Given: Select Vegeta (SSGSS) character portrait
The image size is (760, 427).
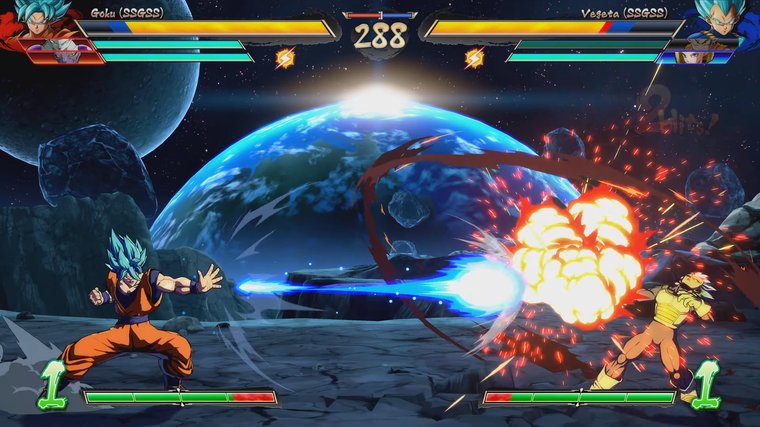Looking at the screenshot, I should (x=720, y=20).
